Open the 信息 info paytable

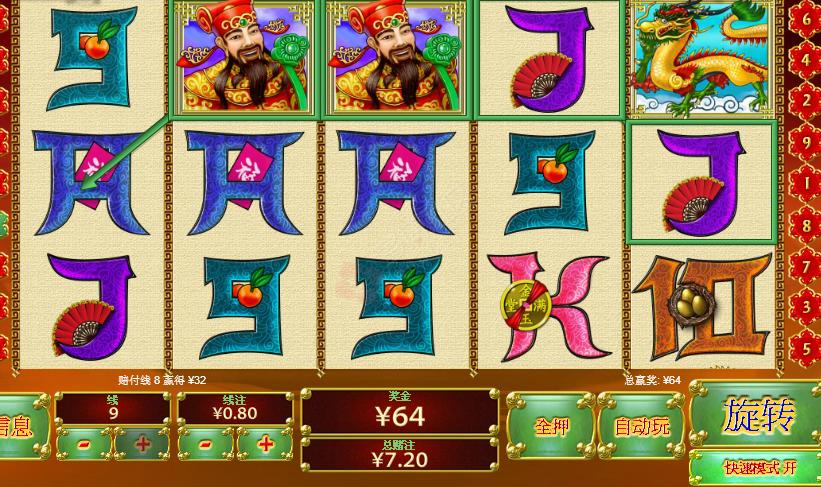click(x=18, y=426)
